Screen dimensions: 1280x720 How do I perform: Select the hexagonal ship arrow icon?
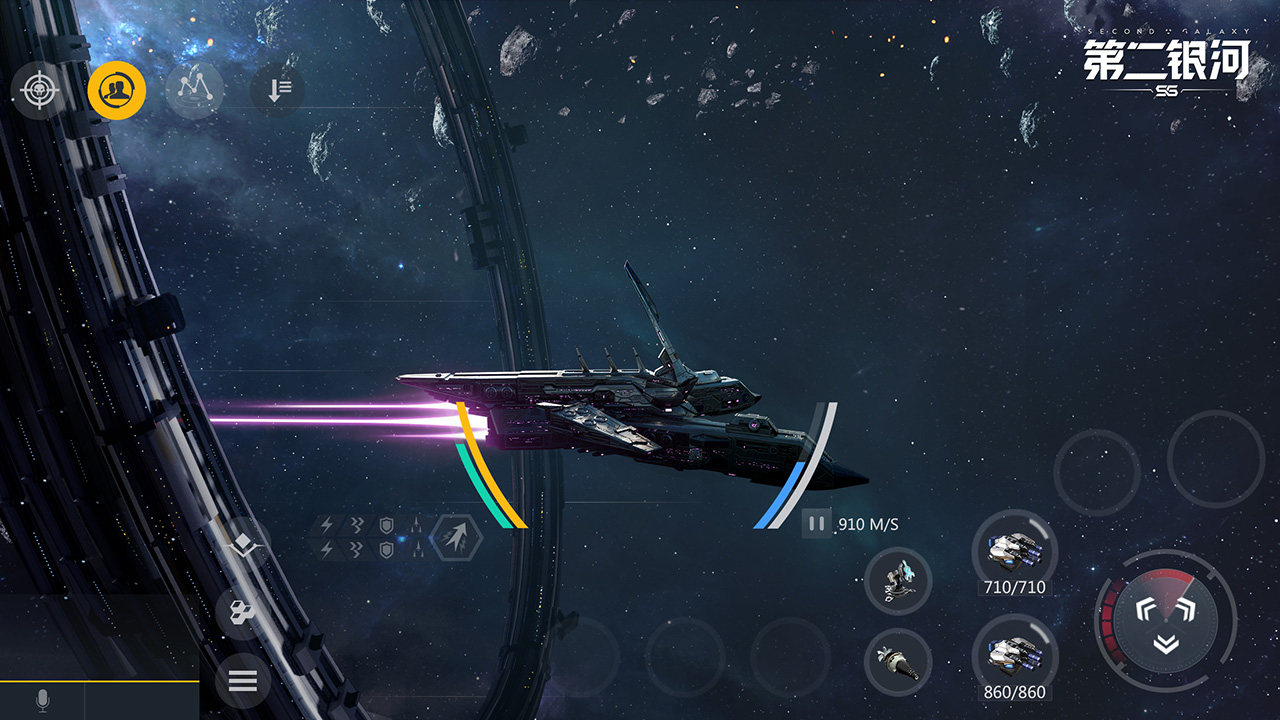pyautogui.click(x=456, y=540)
